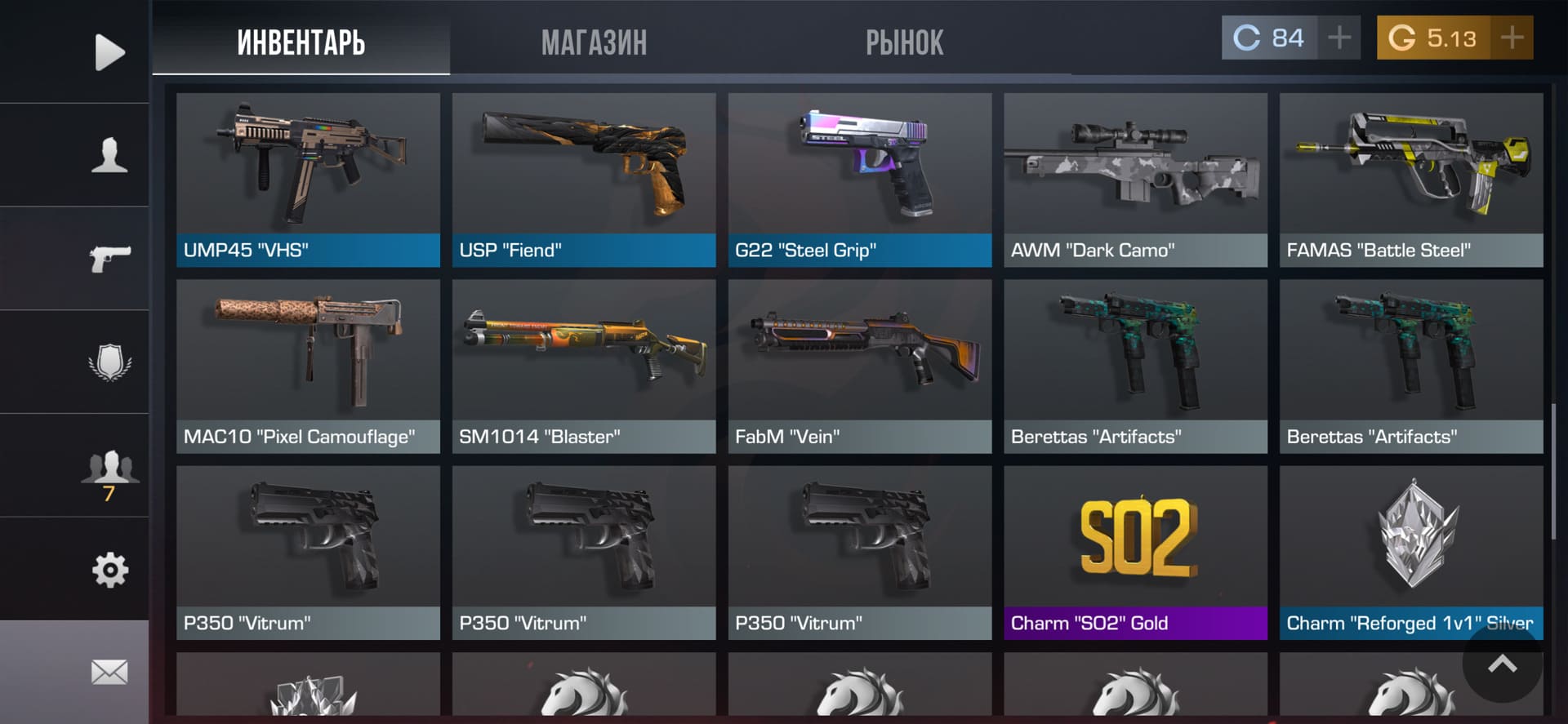Open settings via the gear icon
The width and height of the screenshot is (1568, 724).
click(x=109, y=570)
